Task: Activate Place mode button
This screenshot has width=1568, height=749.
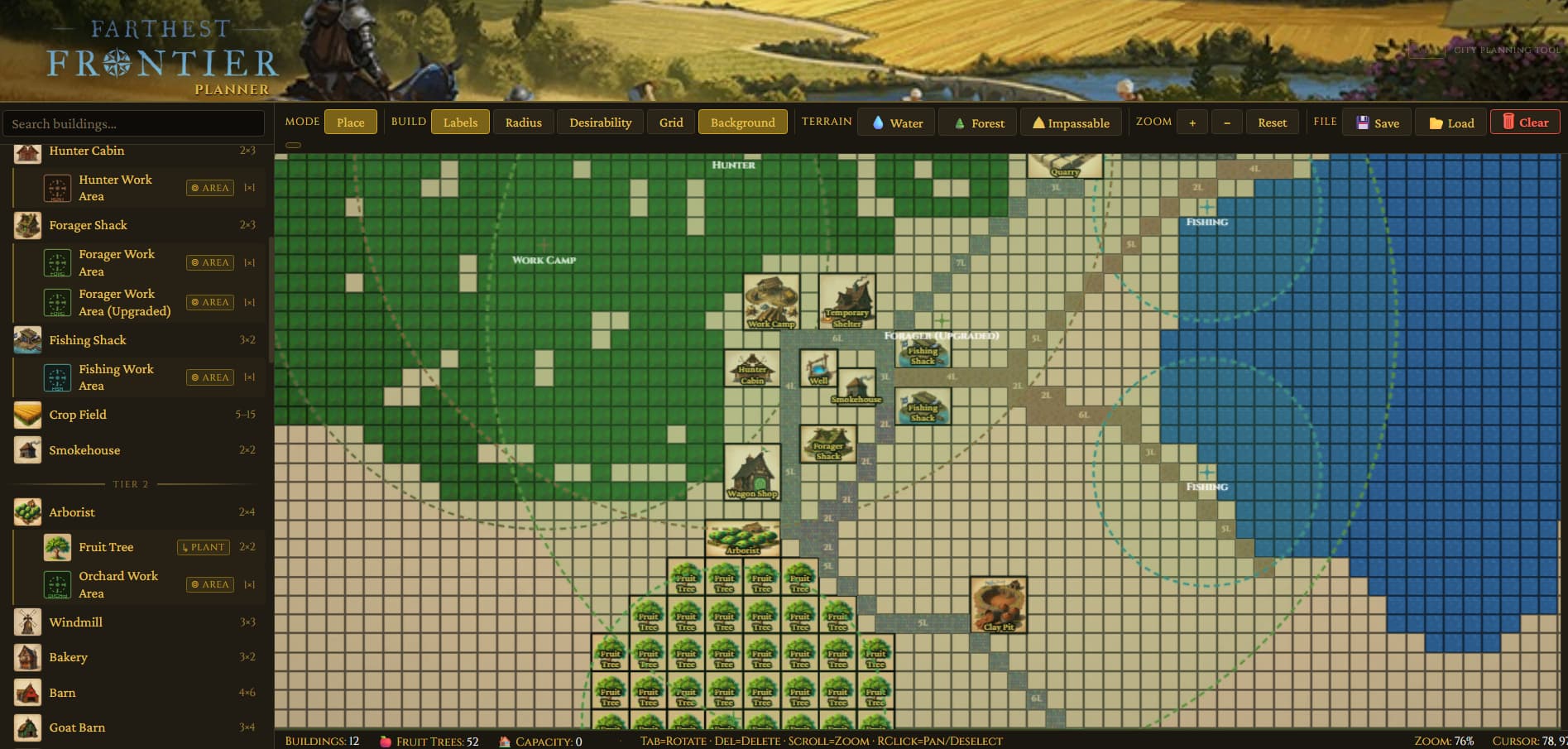Action: [350, 122]
